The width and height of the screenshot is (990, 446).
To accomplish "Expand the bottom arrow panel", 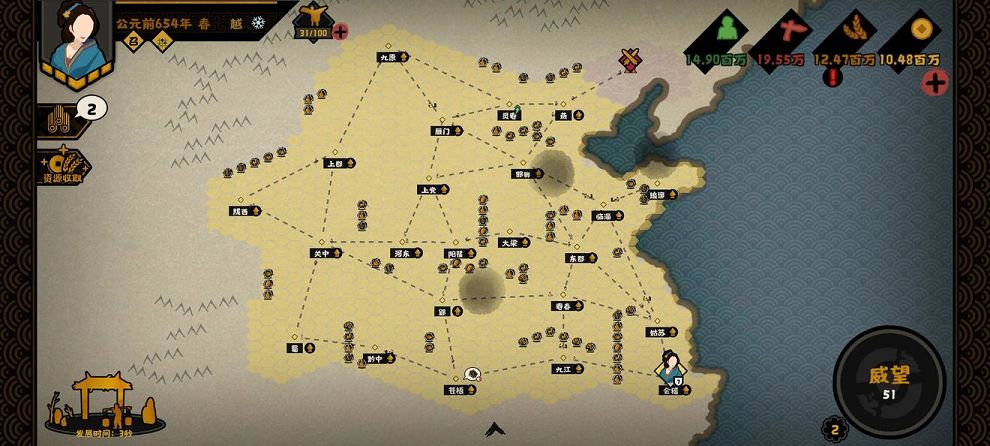I will [x=494, y=430].
